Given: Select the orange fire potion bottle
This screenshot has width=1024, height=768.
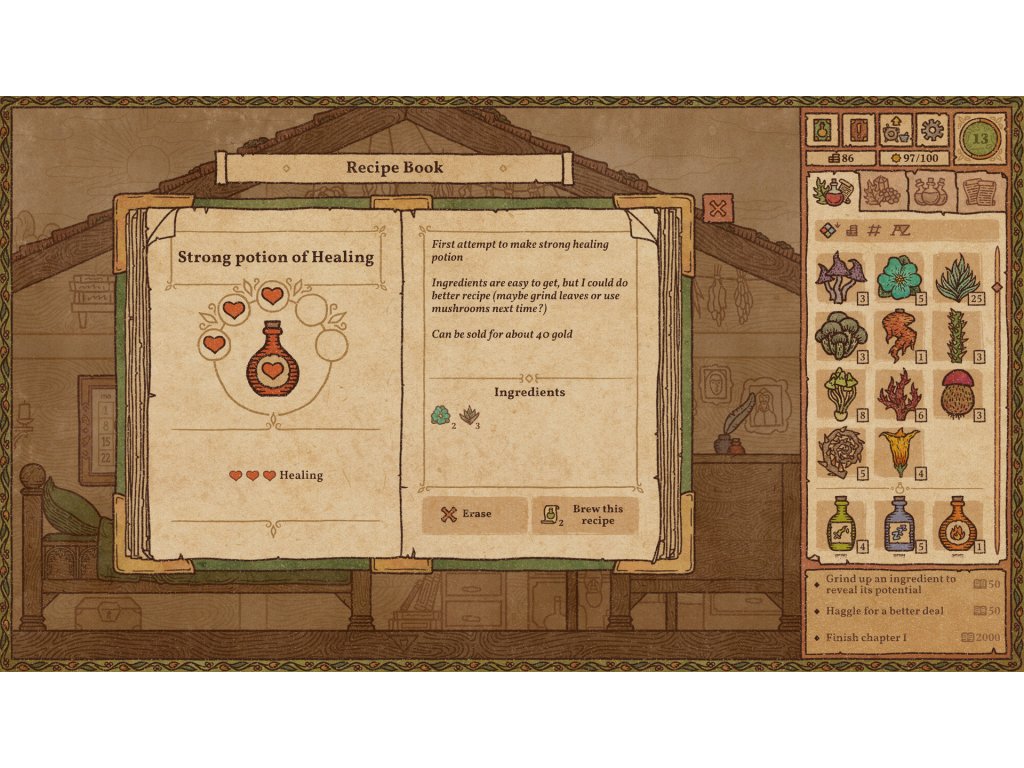Looking at the screenshot, I should (x=958, y=524).
